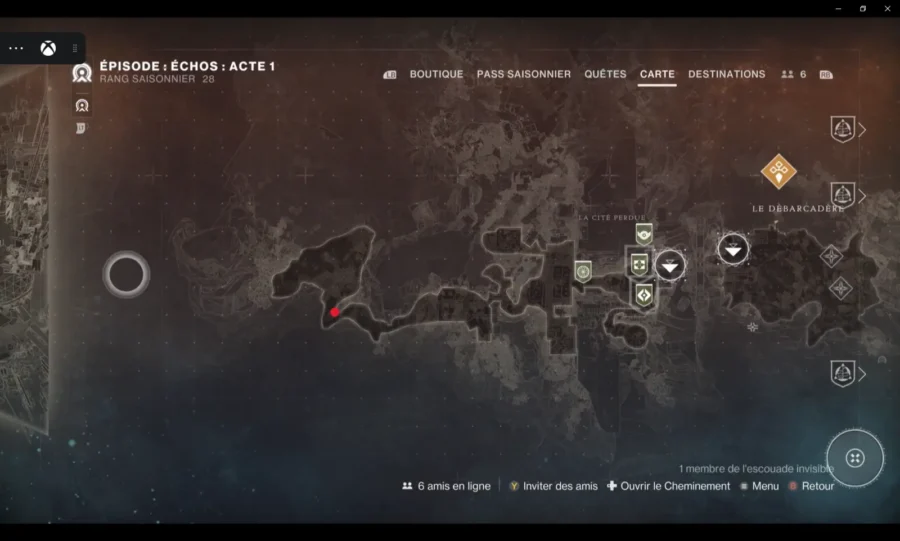The height and width of the screenshot is (541, 900).
Task: Pick the banner marker with the circular emblem
Action: (583, 270)
